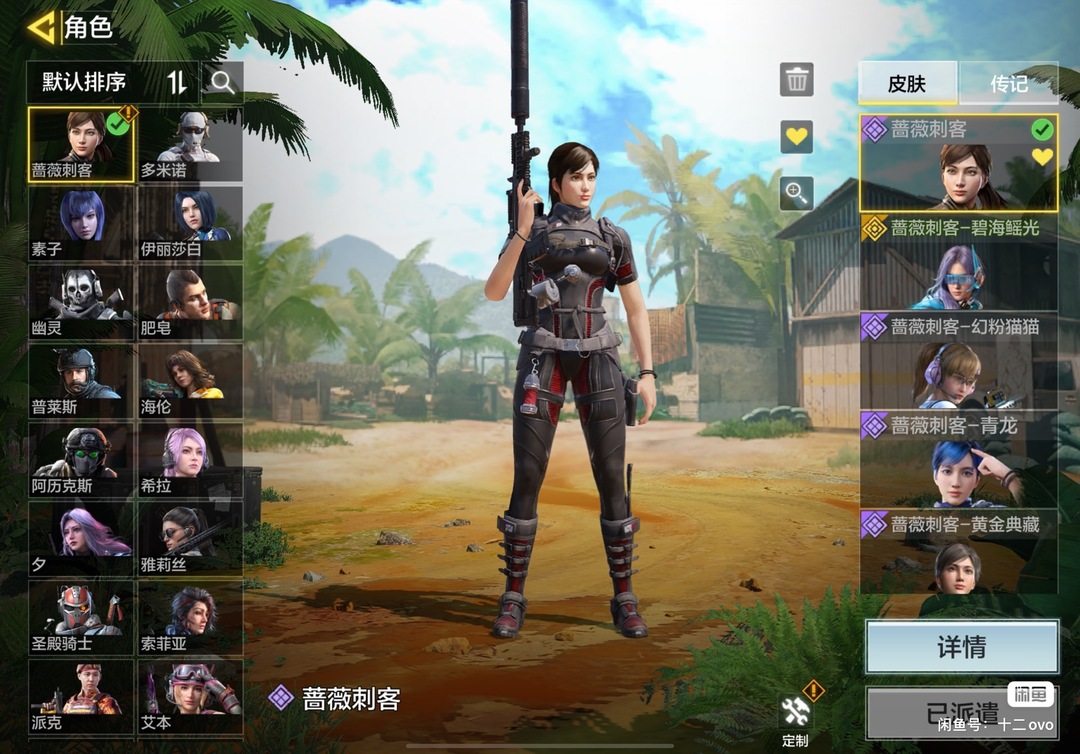
Task: Toggle the yellow heart favorite button
Action: [x=797, y=136]
